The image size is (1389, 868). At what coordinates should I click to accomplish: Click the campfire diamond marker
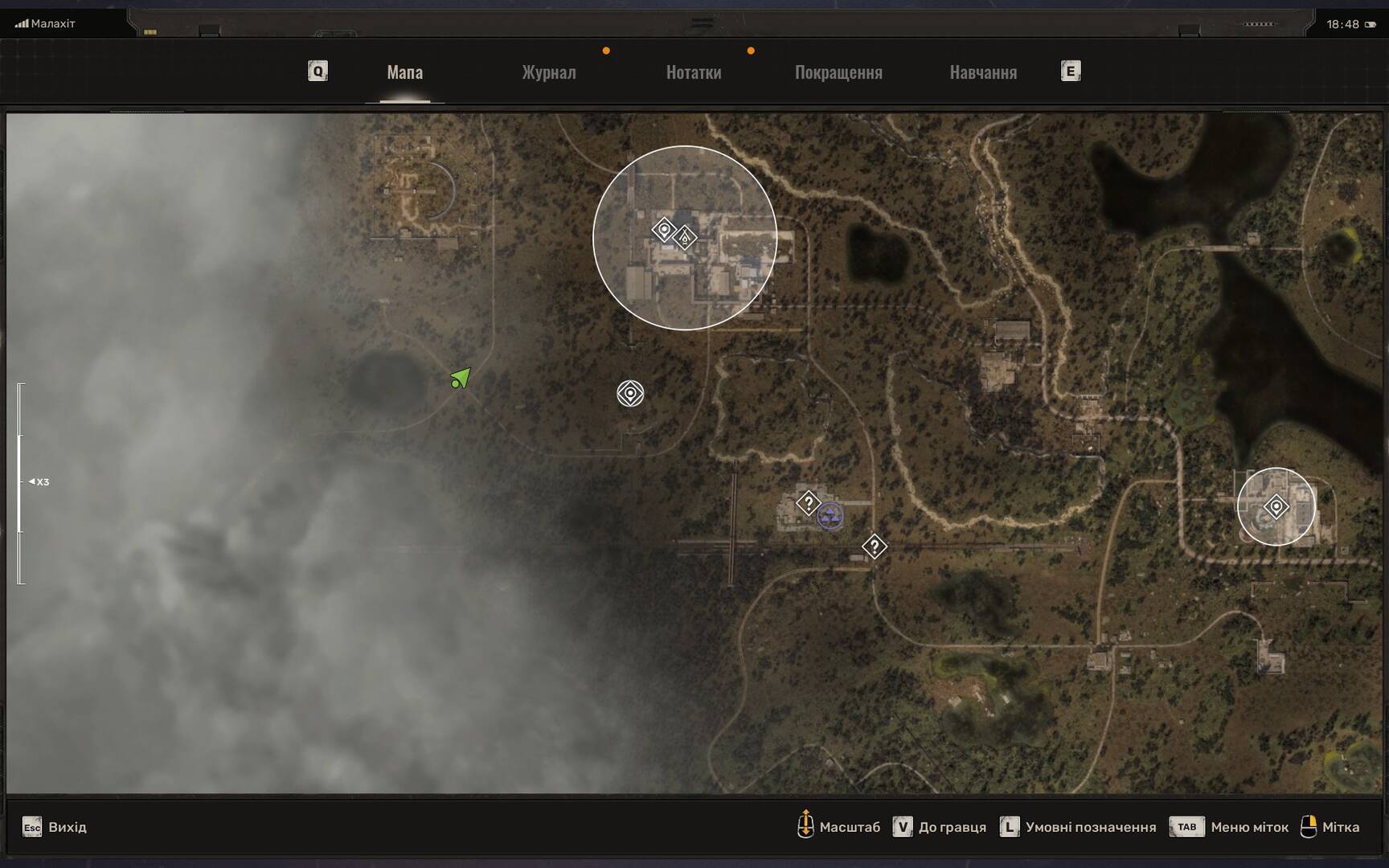pos(685,238)
